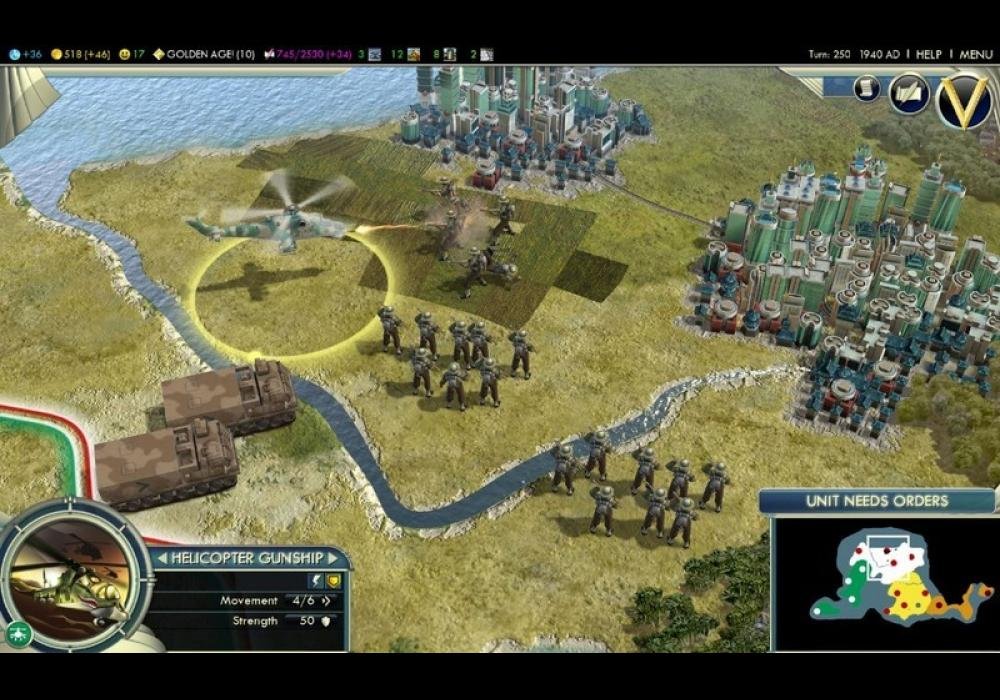
Task: Open the MENU in the top bar
Action: [x=976, y=54]
